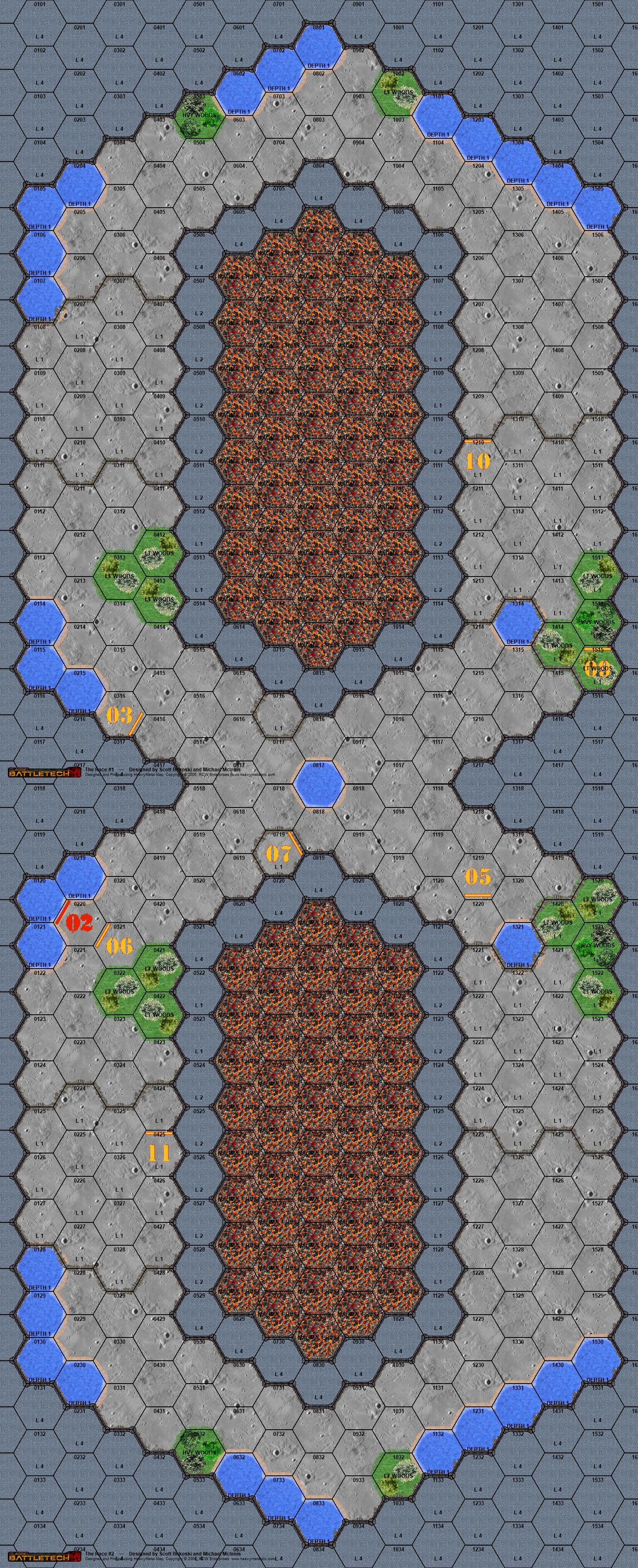The width and height of the screenshot is (638, 1568).
Task: Click unit marker 09 in the woods
Action: [597, 668]
